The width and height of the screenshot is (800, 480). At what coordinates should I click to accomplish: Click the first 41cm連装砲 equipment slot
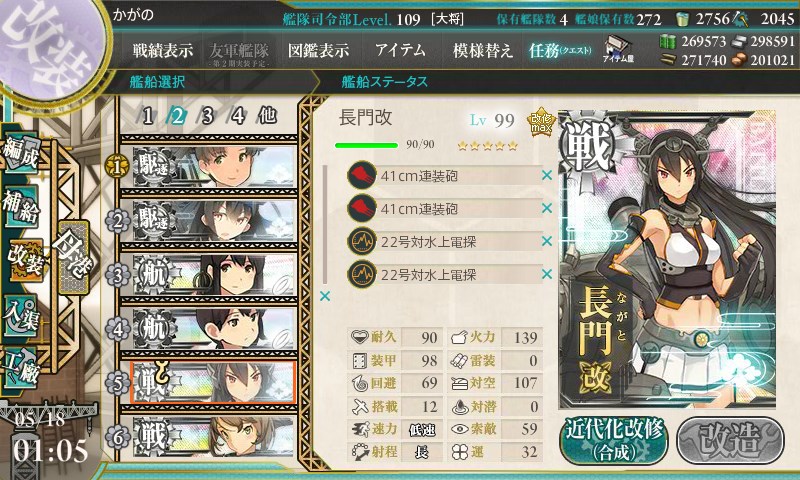point(444,176)
